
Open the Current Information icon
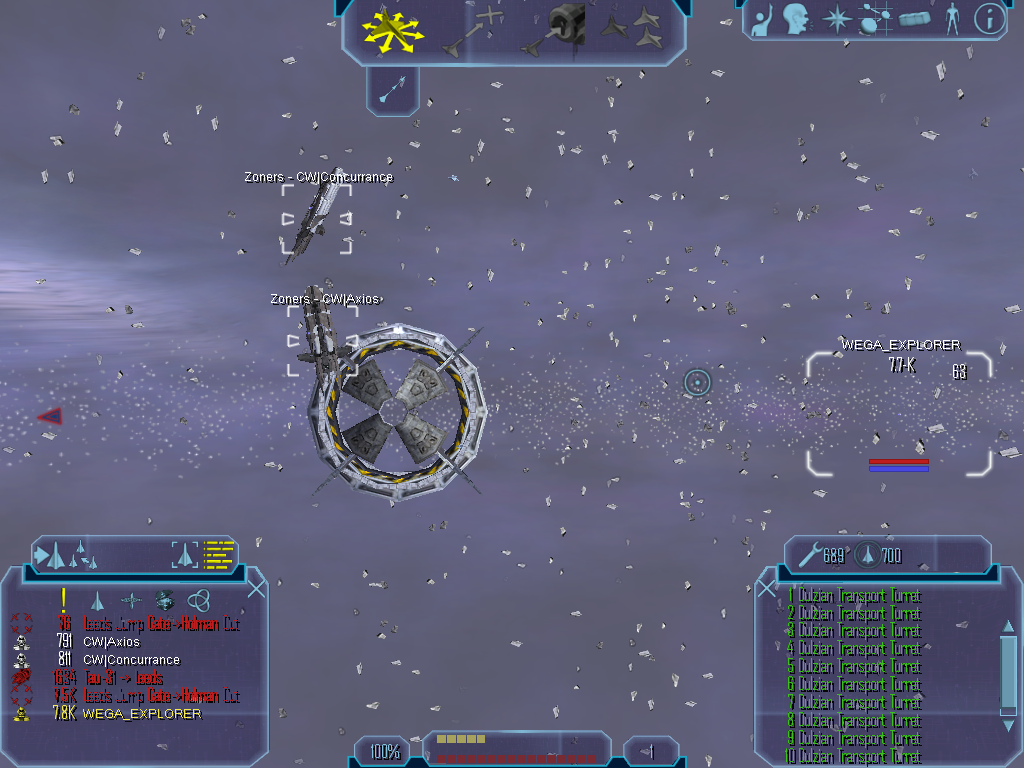(x=989, y=19)
